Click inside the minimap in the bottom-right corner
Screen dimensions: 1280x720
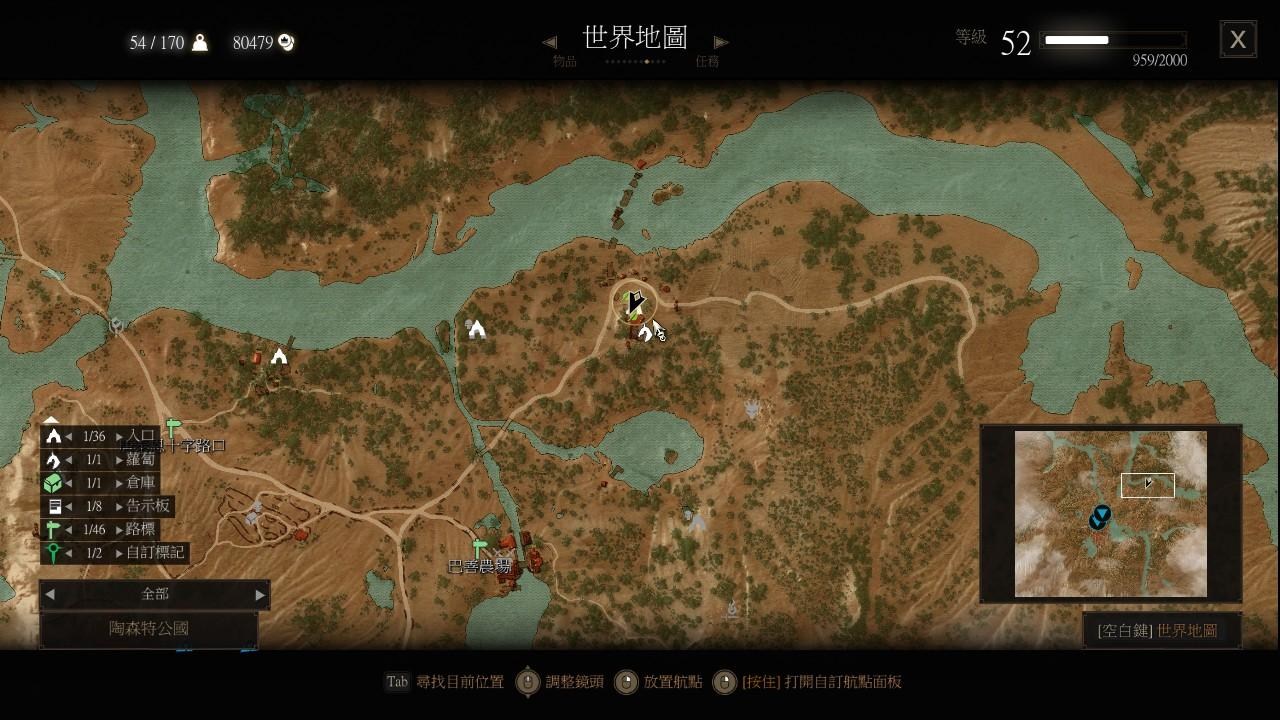coord(1108,513)
